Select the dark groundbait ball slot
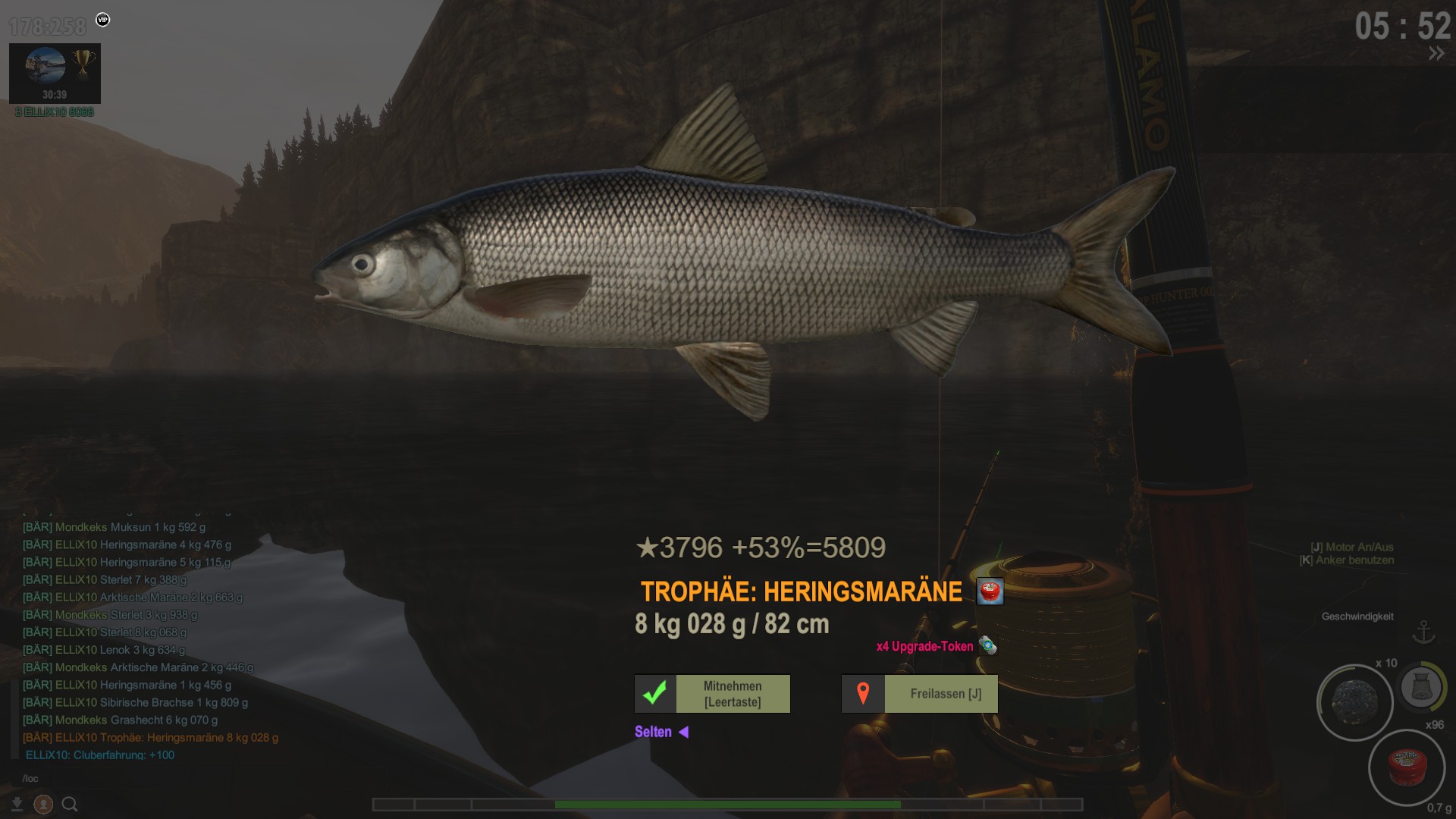 [1354, 702]
